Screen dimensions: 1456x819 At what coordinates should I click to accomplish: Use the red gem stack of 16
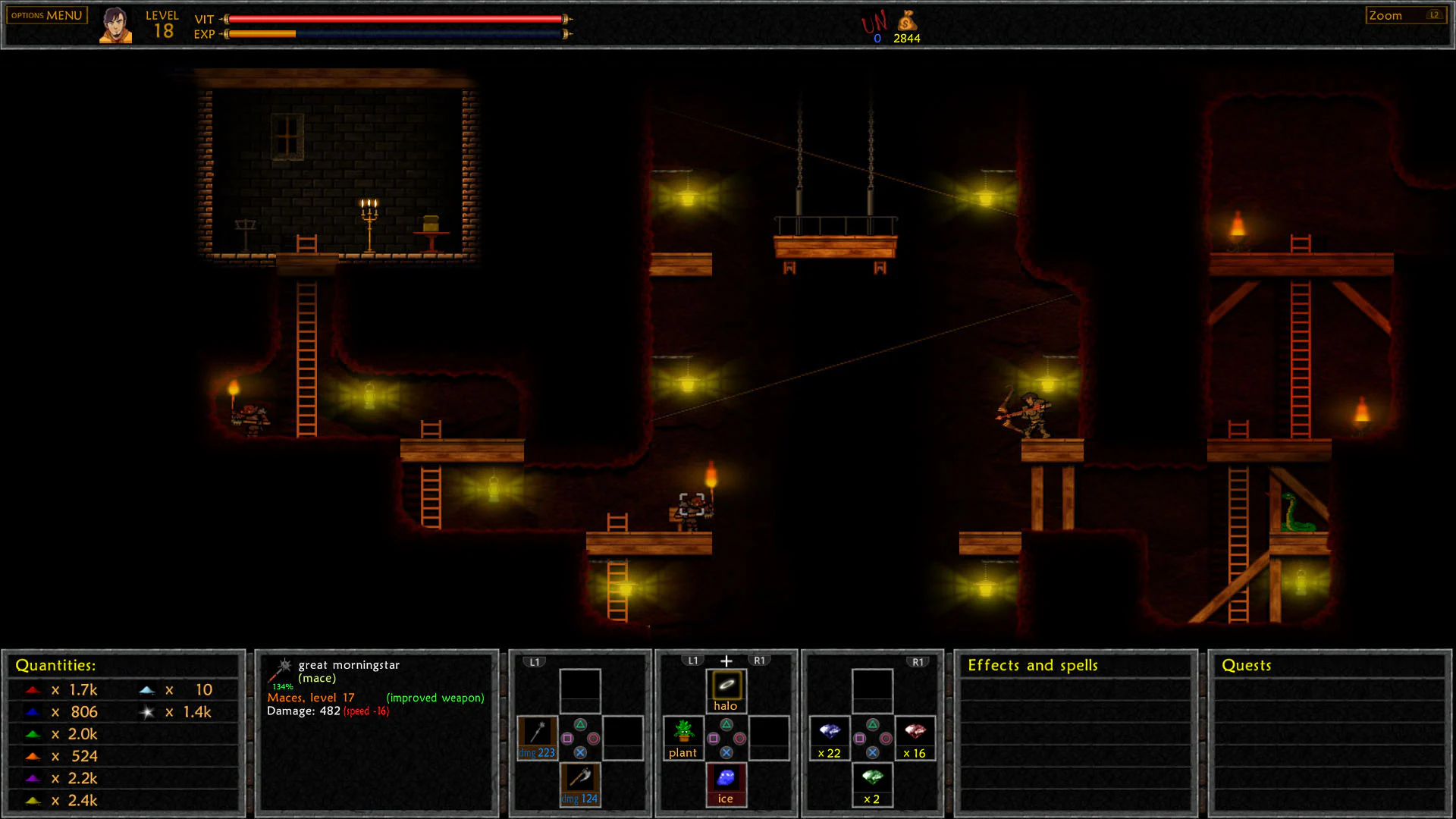[915, 737]
